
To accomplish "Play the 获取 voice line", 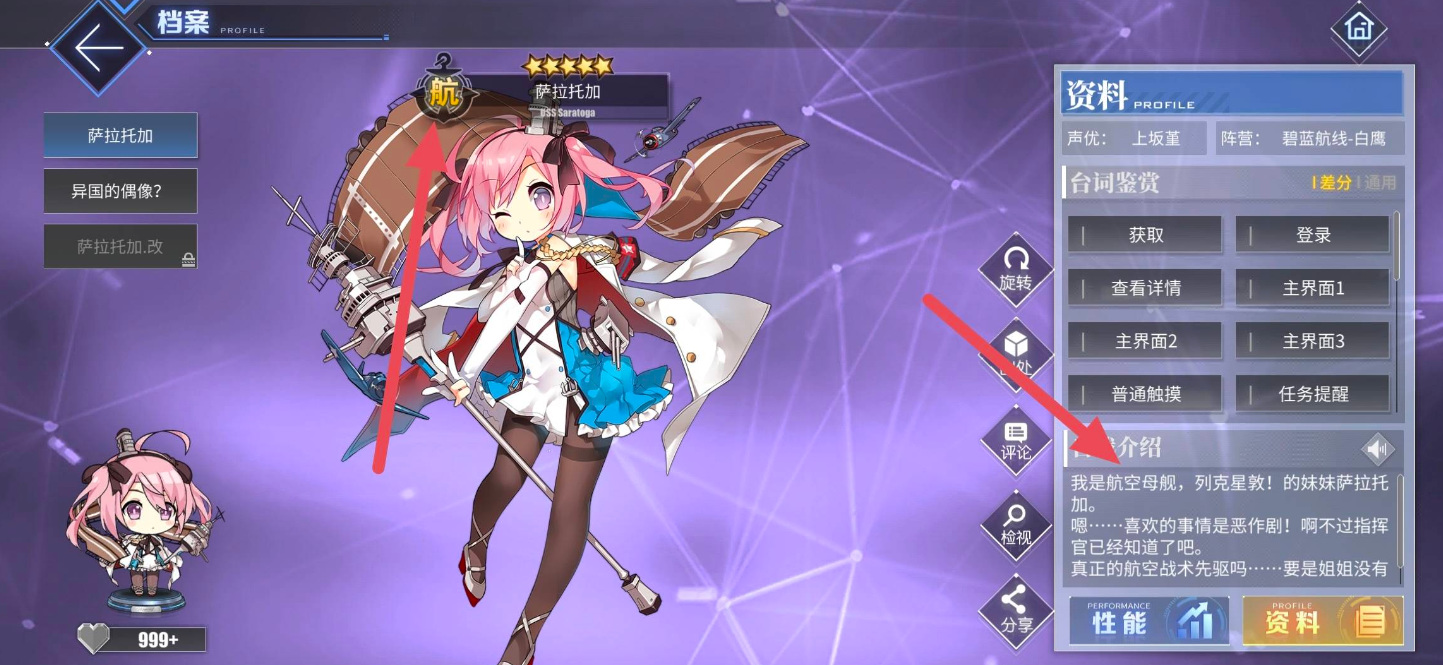I will [x=1146, y=235].
